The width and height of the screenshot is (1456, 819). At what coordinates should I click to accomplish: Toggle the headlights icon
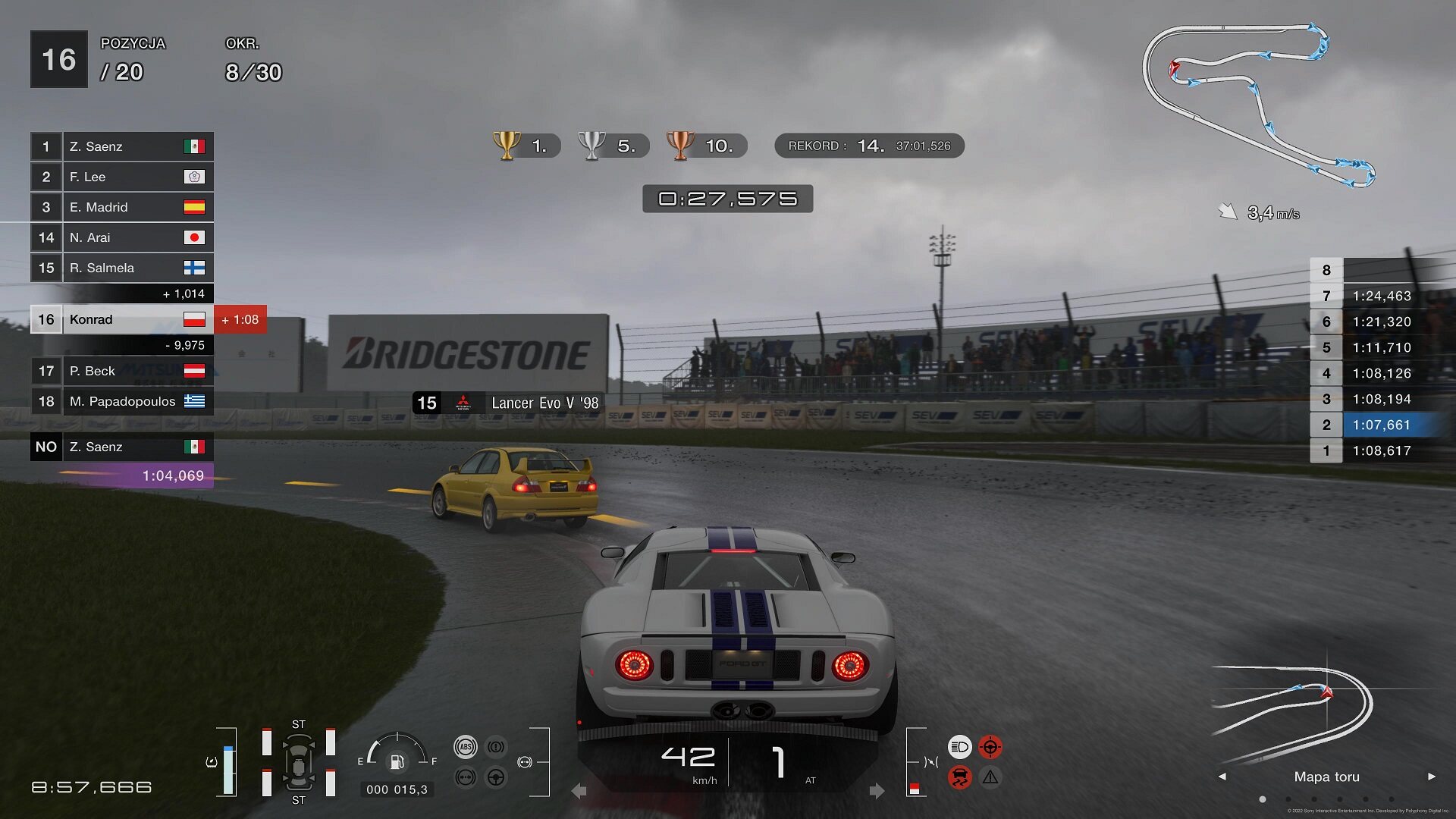[x=959, y=747]
